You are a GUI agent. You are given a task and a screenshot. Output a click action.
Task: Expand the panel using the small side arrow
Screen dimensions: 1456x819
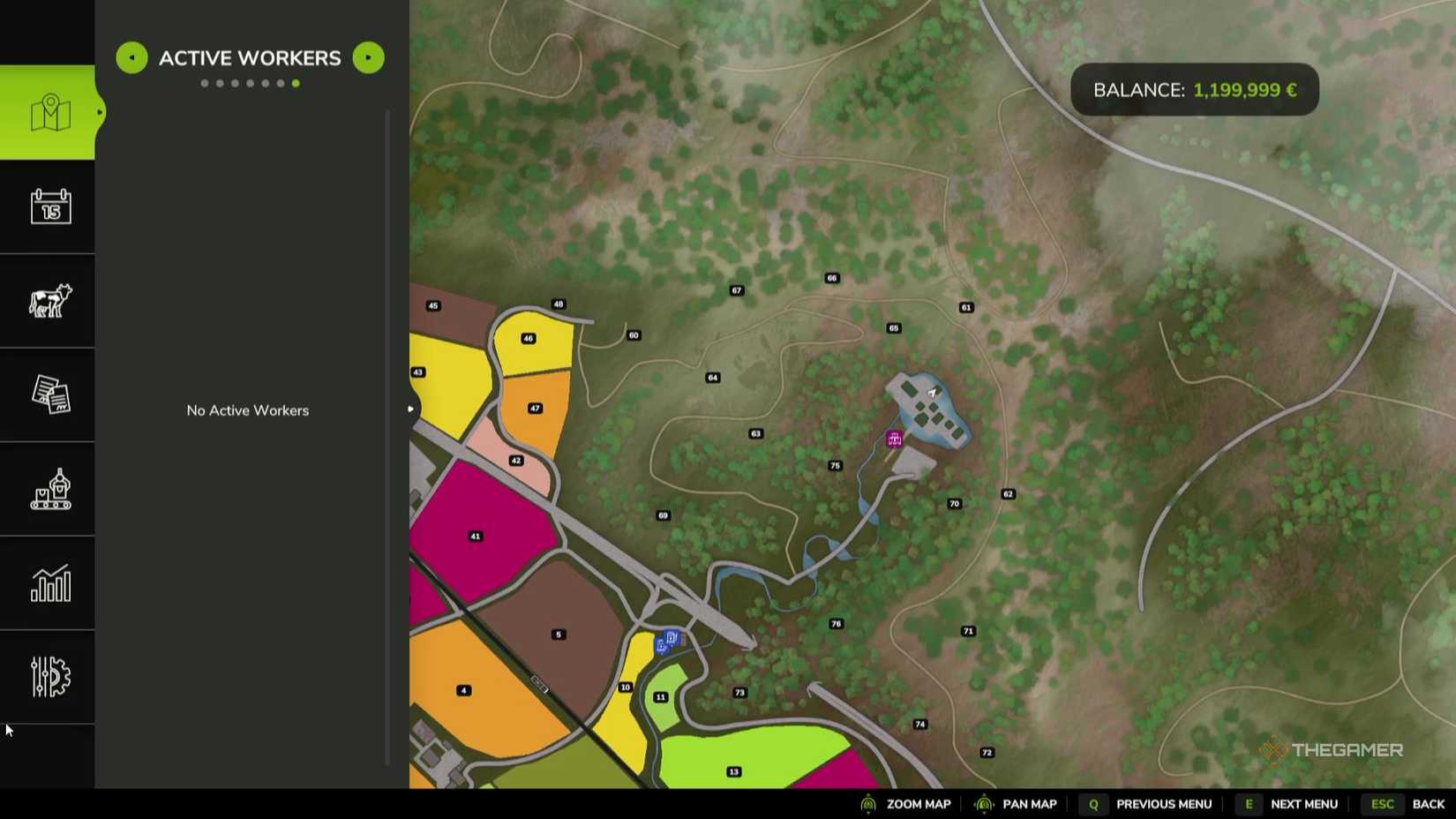coord(410,409)
